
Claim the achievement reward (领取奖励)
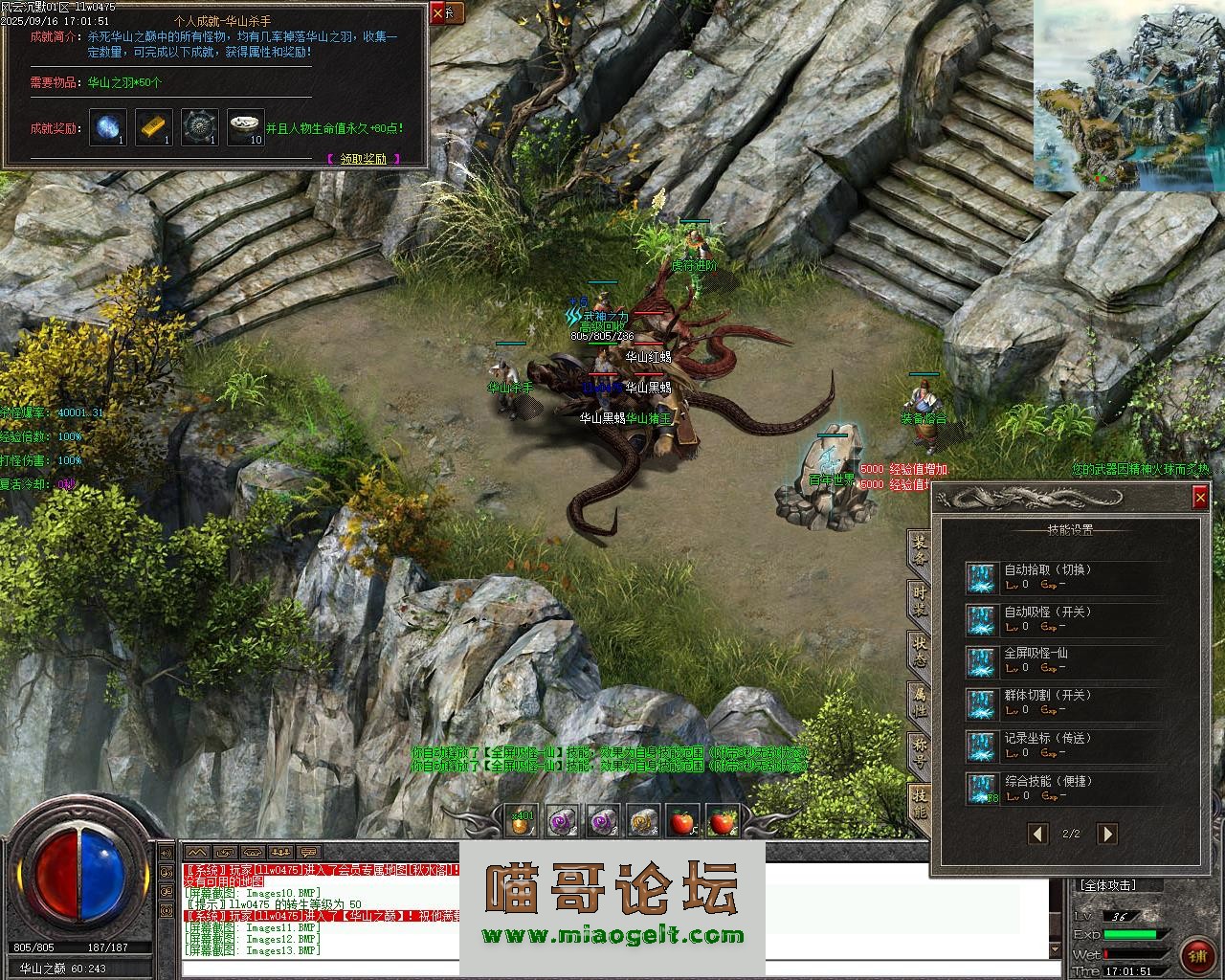pyautogui.click(x=364, y=159)
